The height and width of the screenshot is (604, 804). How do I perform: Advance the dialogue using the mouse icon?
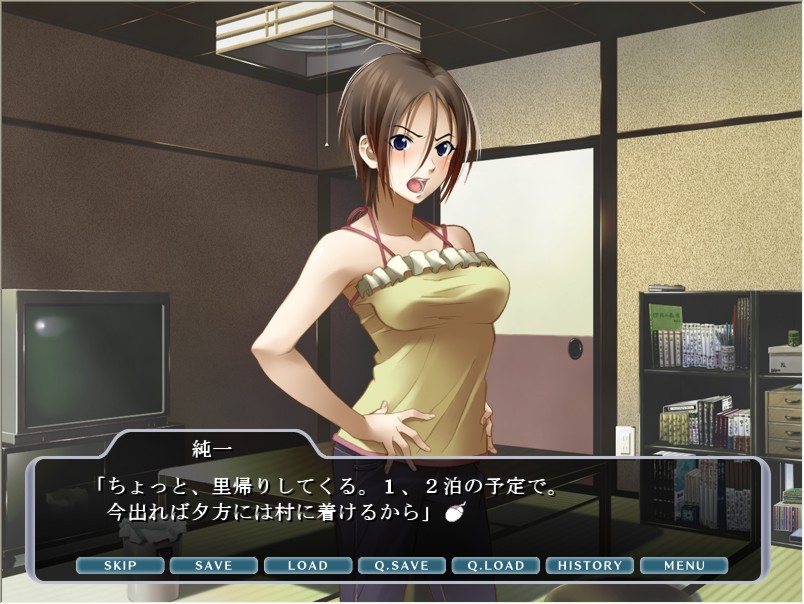pyautogui.click(x=454, y=514)
